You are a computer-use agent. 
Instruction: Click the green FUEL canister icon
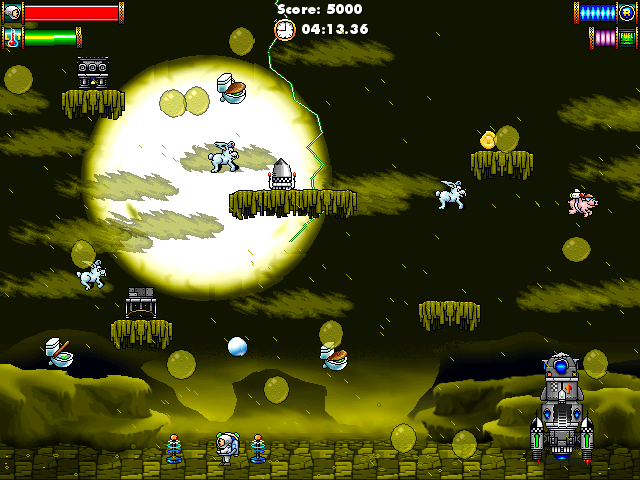tap(628, 38)
